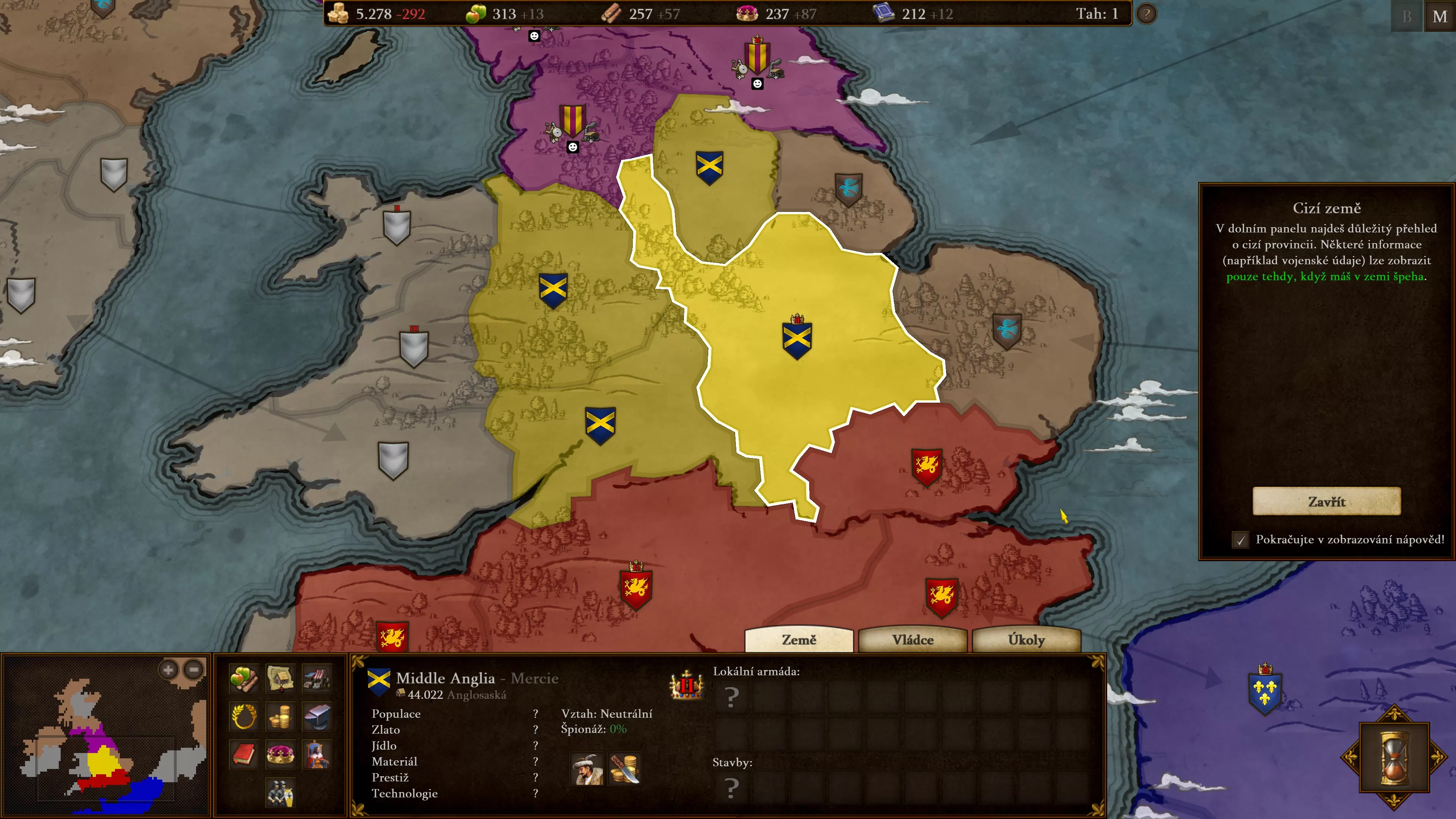Select the M button in the top corner
This screenshot has width=1456, height=819.
click(1440, 16)
